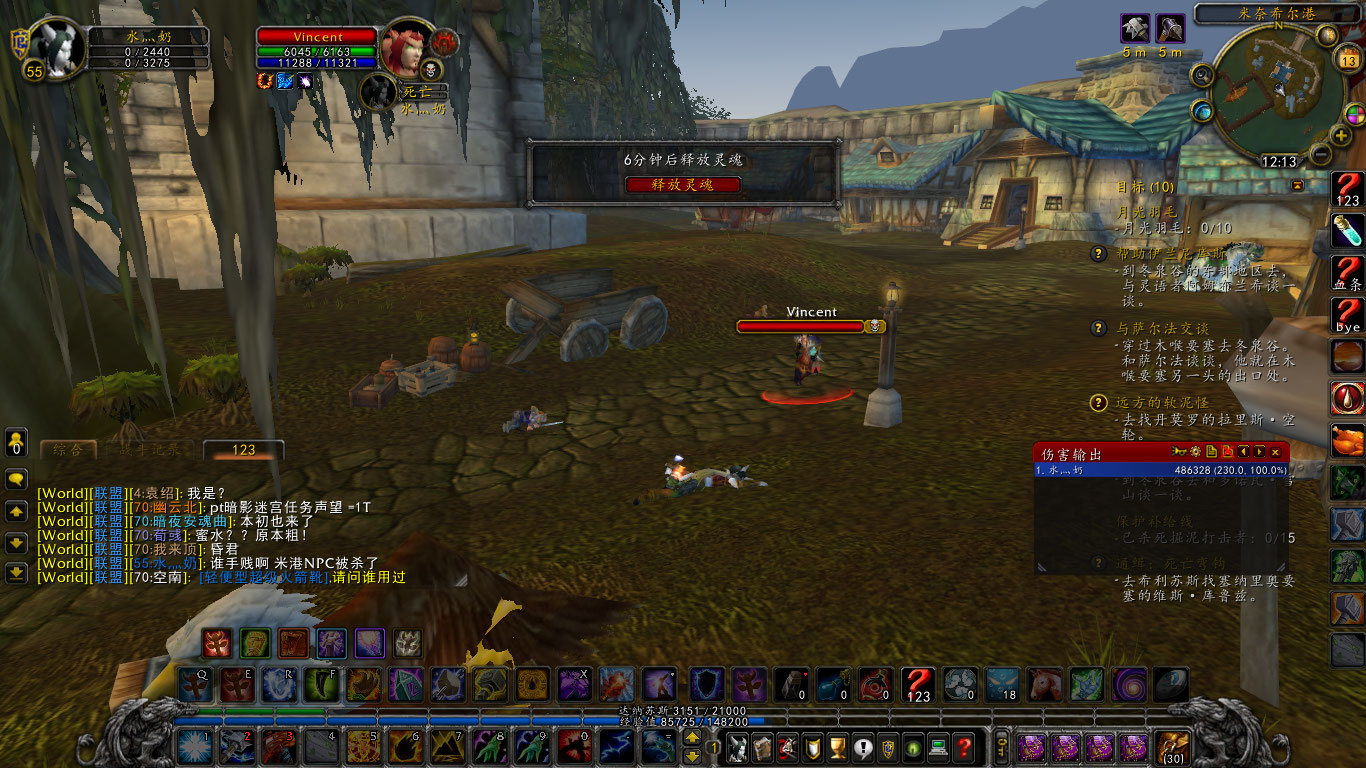Screen dimensions: 1366x768
Task: Check new mail via the minimap mail icon
Action: pyautogui.click(x=1327, y=35)
